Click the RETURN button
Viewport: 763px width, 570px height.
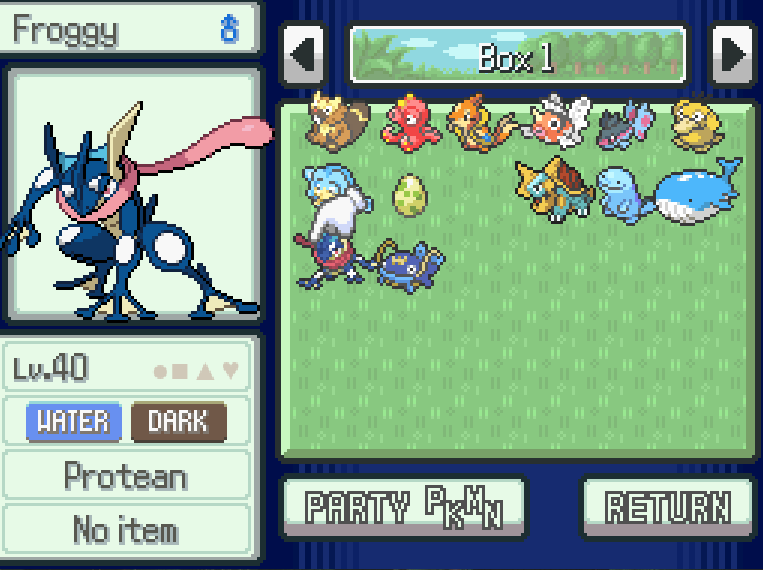pyautogui.click(x=667, y=507)
